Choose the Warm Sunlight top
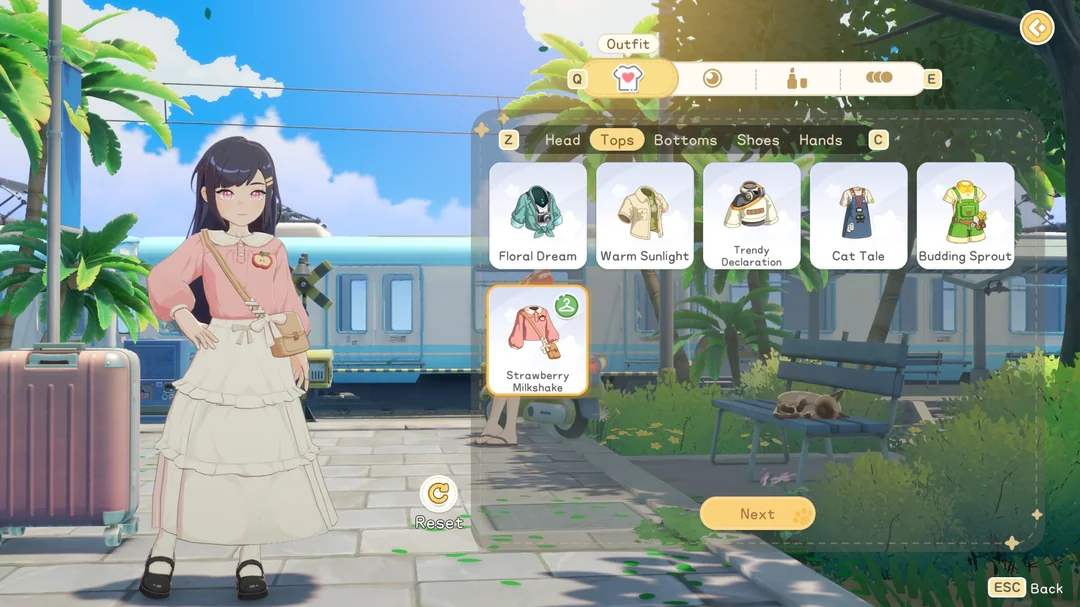1080x607 pixels. coord(644,215)
